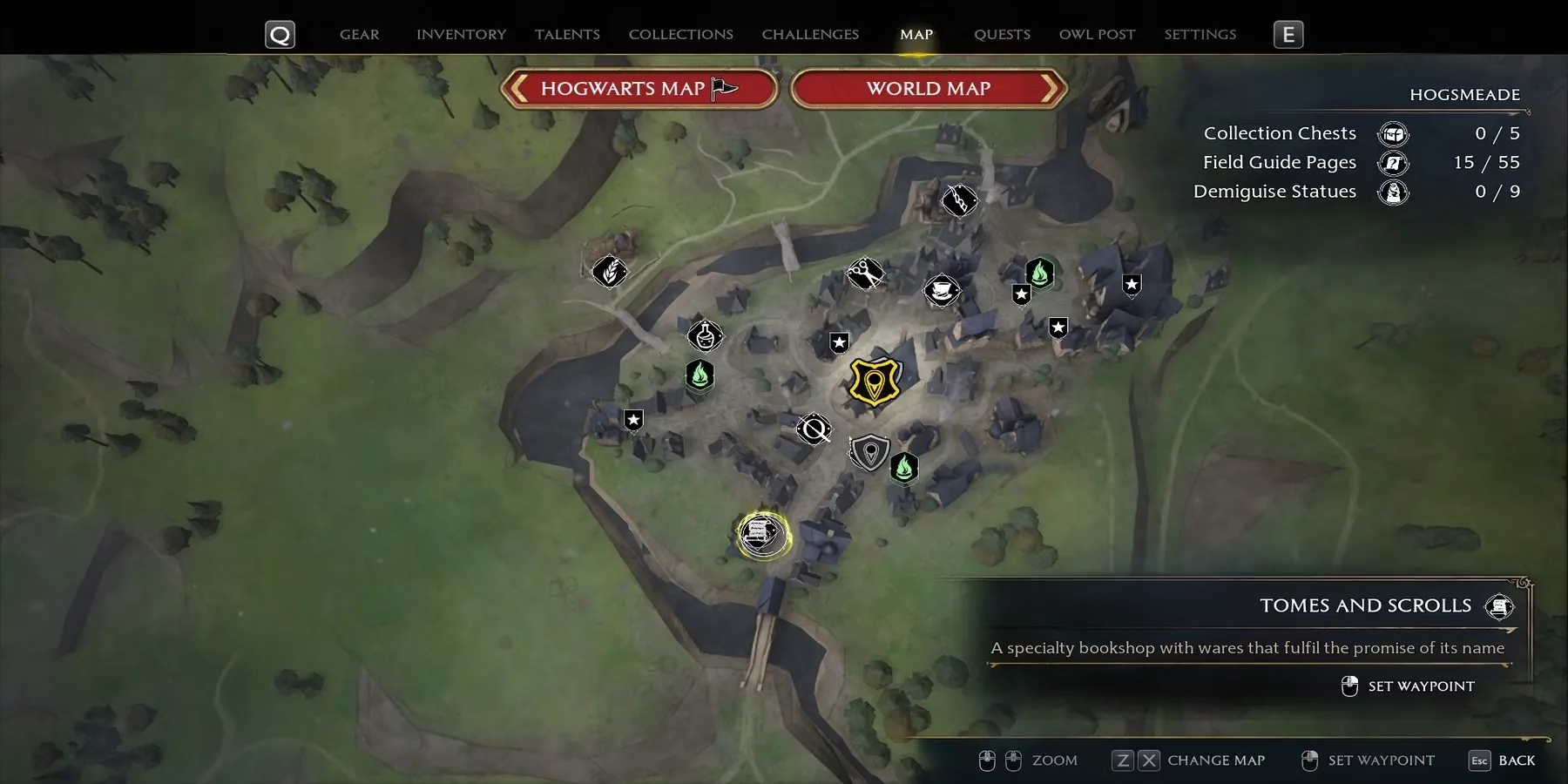Screen dimensions: 1568x784
Task: Select the feather icon marker outside town
Action: 611,271
